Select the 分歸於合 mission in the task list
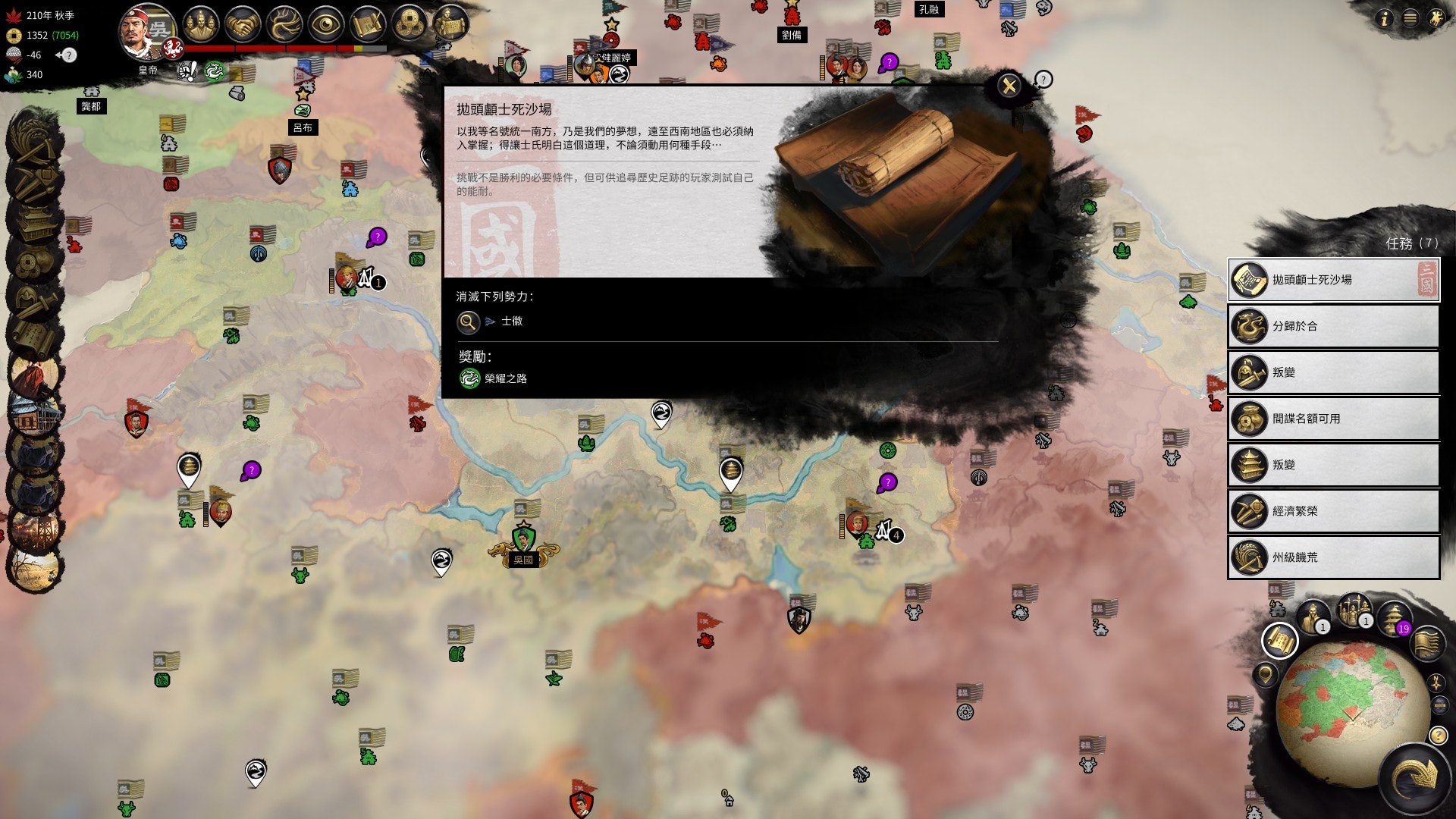Image resolution: width=1456 pixels, height=819 pixels. 1333,326
